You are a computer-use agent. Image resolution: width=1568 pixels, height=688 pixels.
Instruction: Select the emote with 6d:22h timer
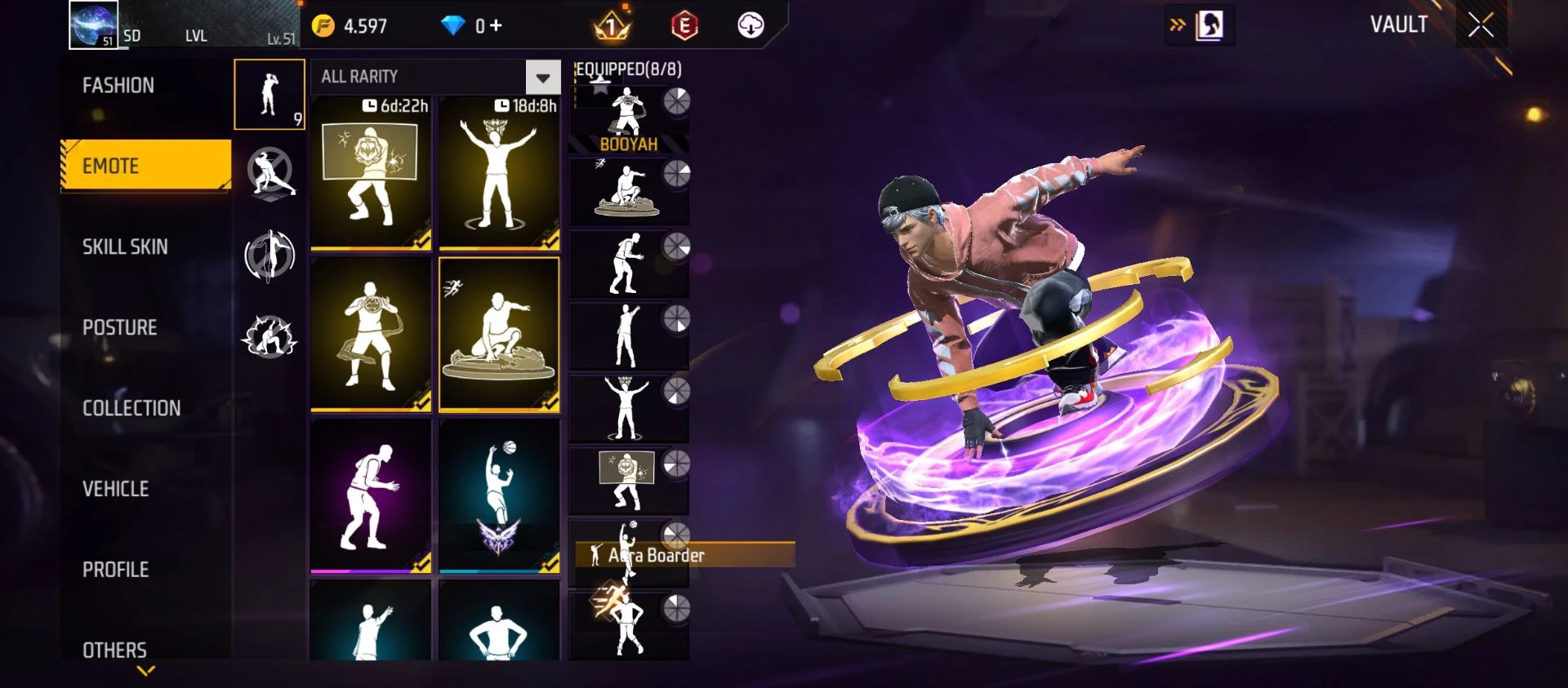click(371, 173)
